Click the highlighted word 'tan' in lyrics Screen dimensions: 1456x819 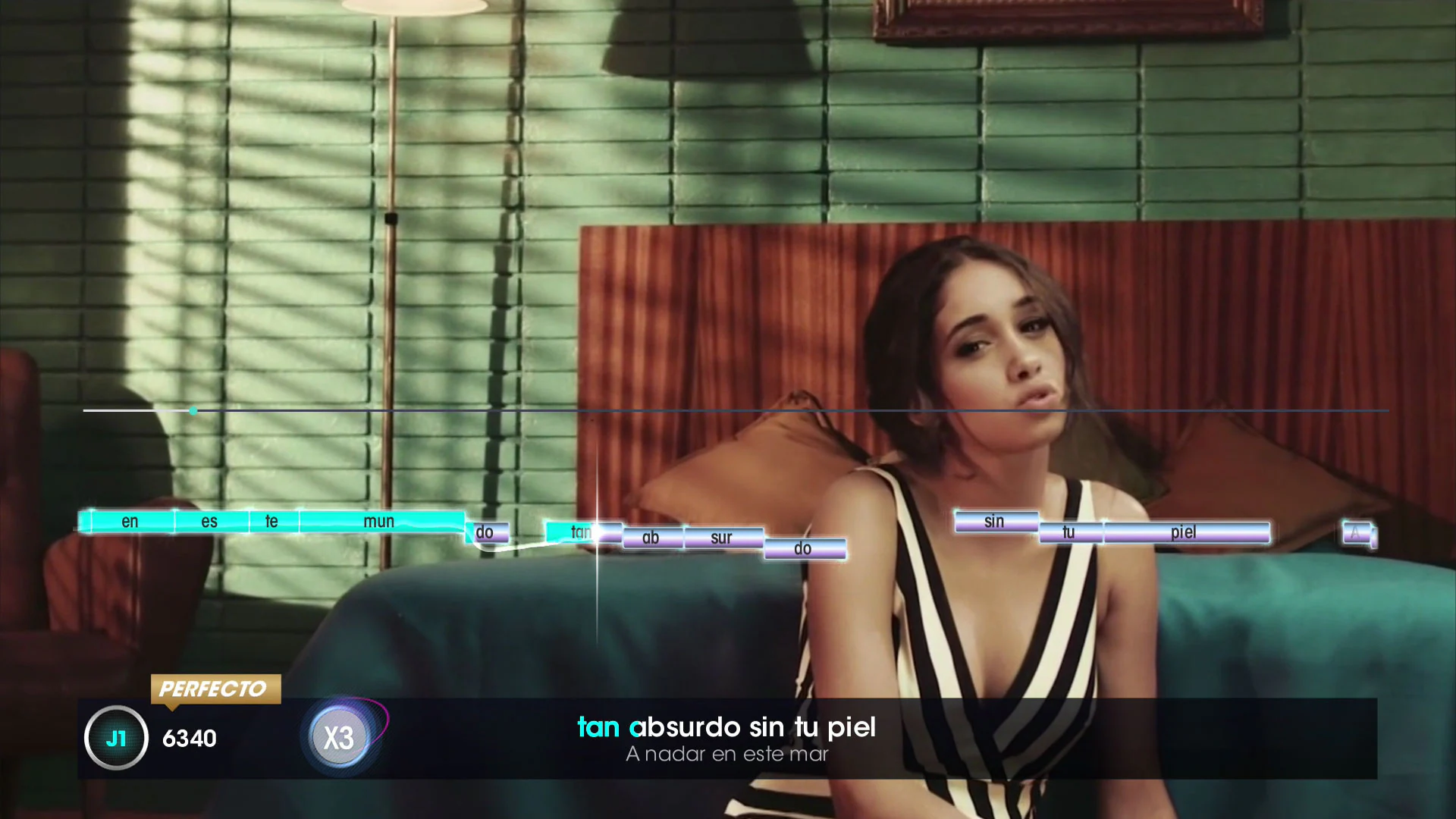[598, 727]
